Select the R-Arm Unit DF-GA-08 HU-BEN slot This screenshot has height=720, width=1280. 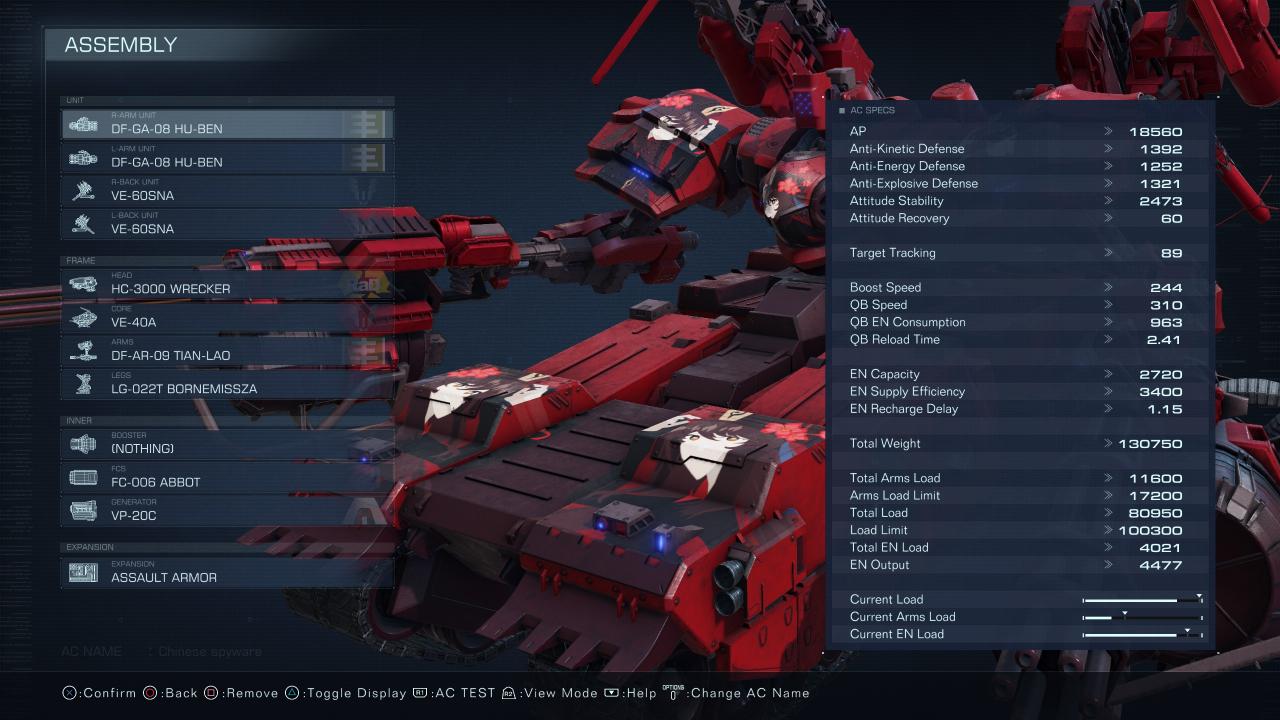(x=227, y=124)
